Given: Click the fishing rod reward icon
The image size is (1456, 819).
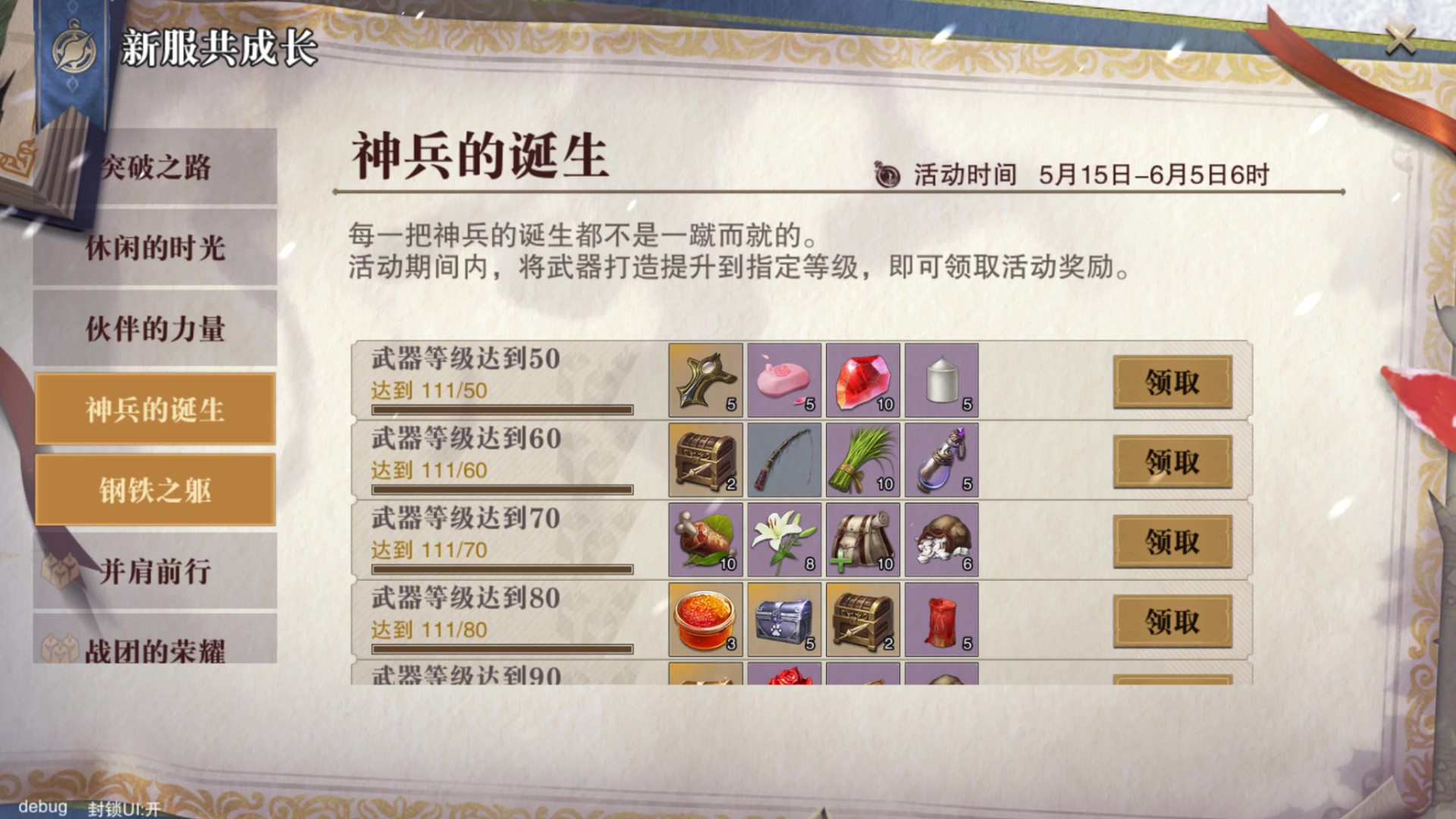Looking at the screenshot, I should [x=783, y=460].
